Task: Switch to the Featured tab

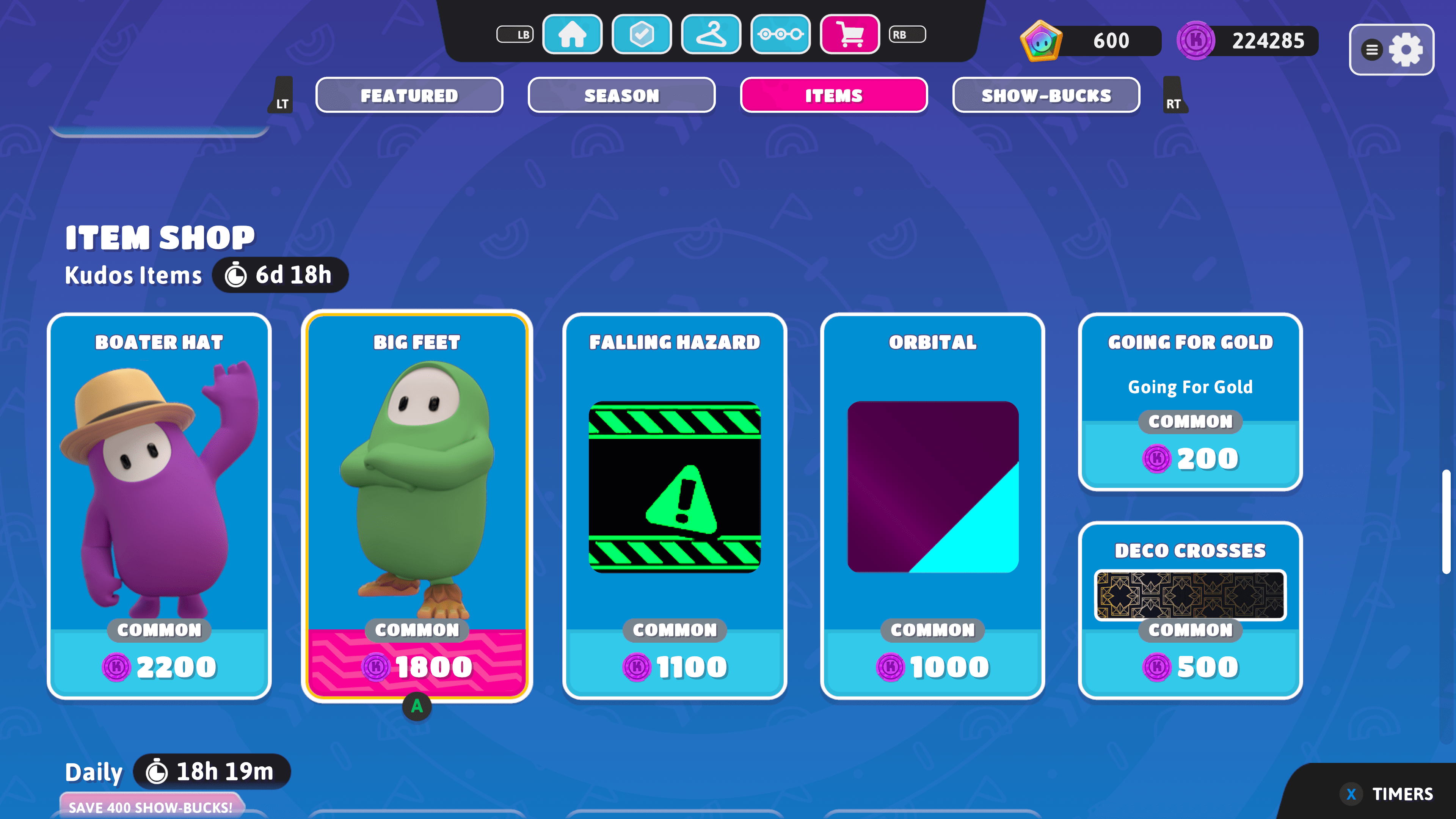Action: [x=409, y=95]
